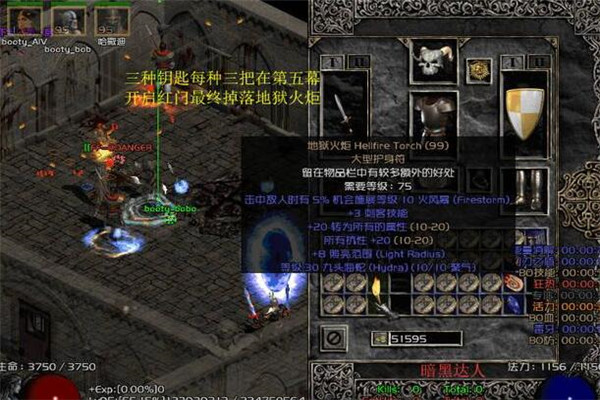This screenshot has height=400, width=600.
Task: Select the golden amulet slot
Action: tap(478, 69)
